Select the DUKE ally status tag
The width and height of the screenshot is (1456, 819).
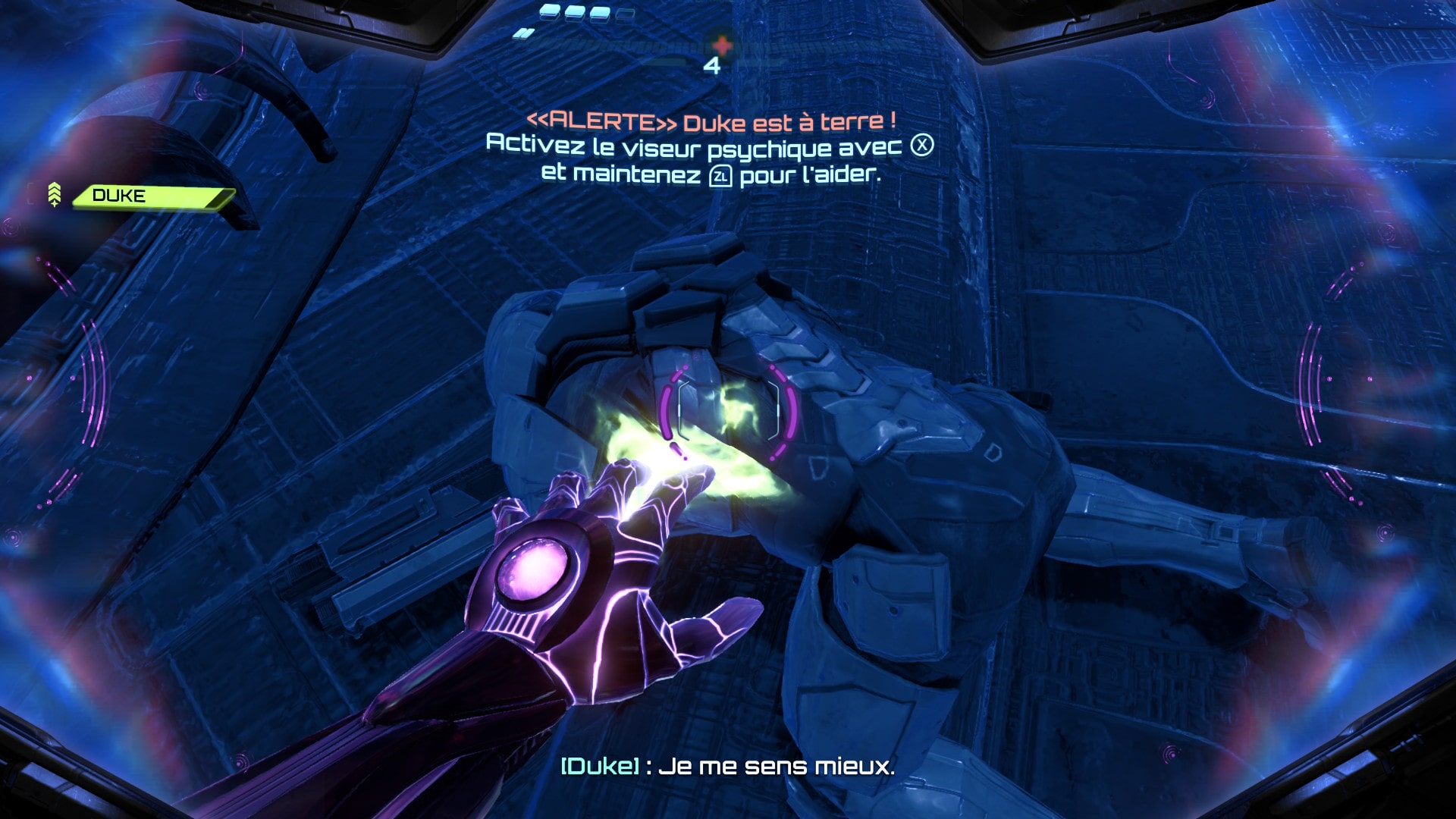pyautogui.click(x=152, y=196)
